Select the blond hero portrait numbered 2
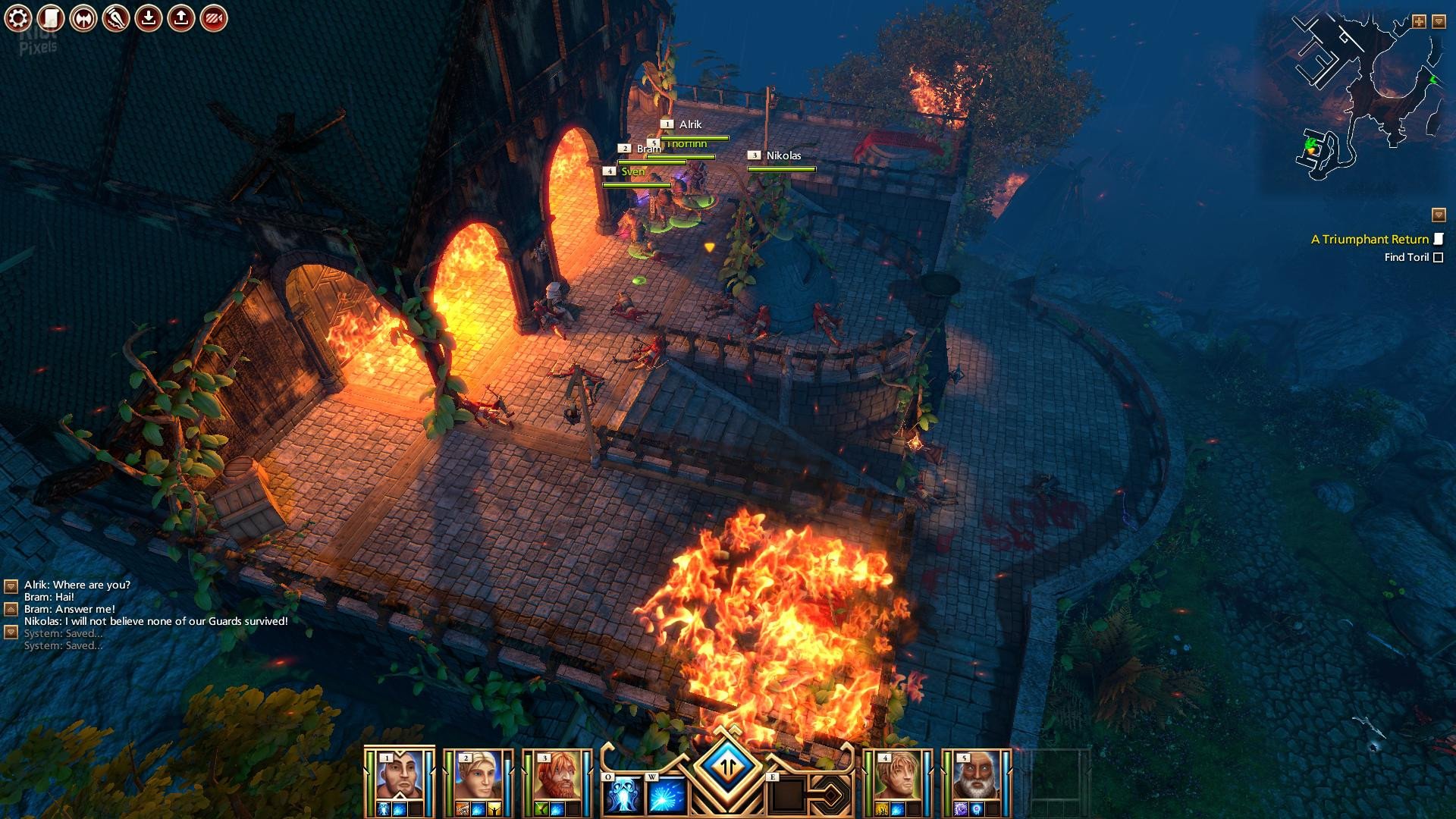 [479, 777]
